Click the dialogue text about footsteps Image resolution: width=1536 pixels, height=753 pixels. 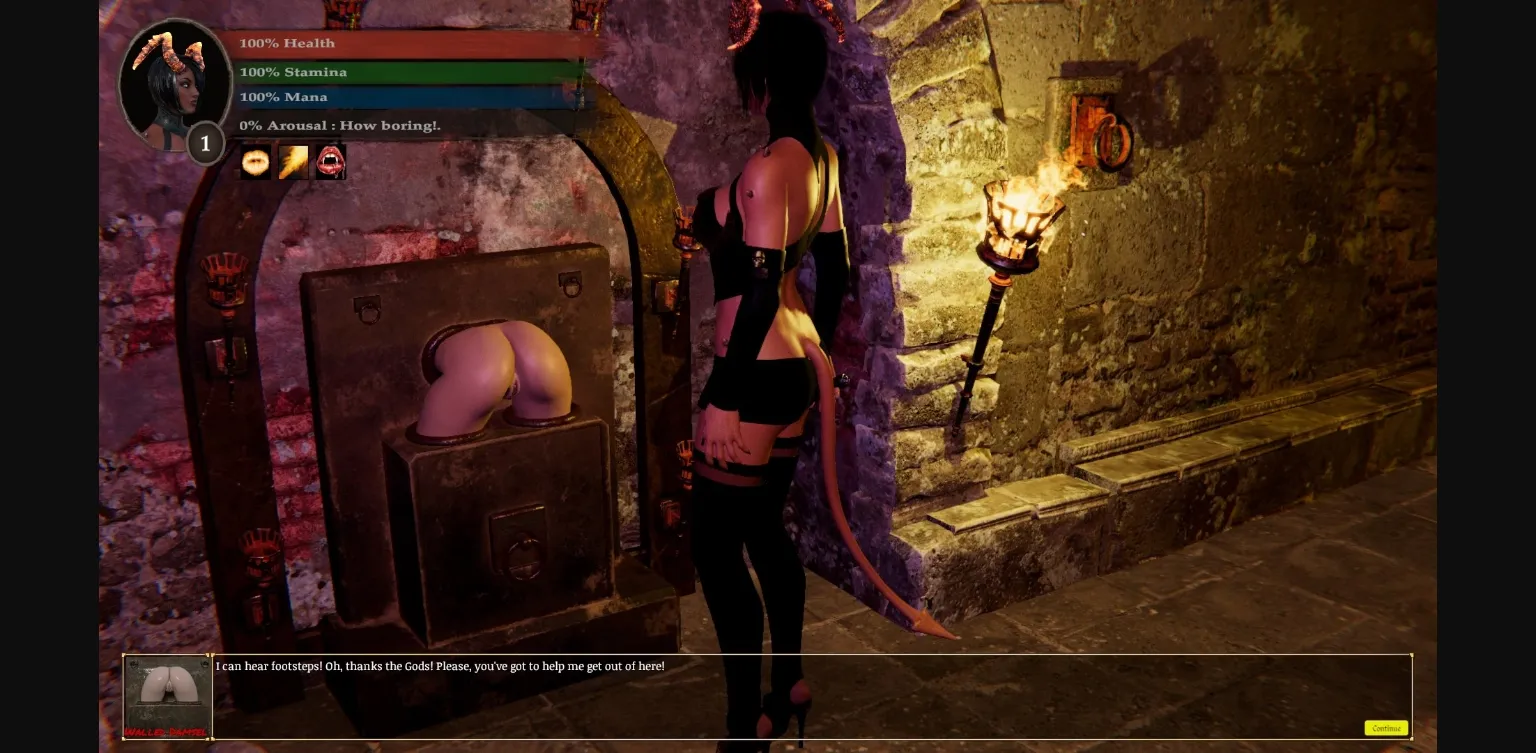coord(440,666)
